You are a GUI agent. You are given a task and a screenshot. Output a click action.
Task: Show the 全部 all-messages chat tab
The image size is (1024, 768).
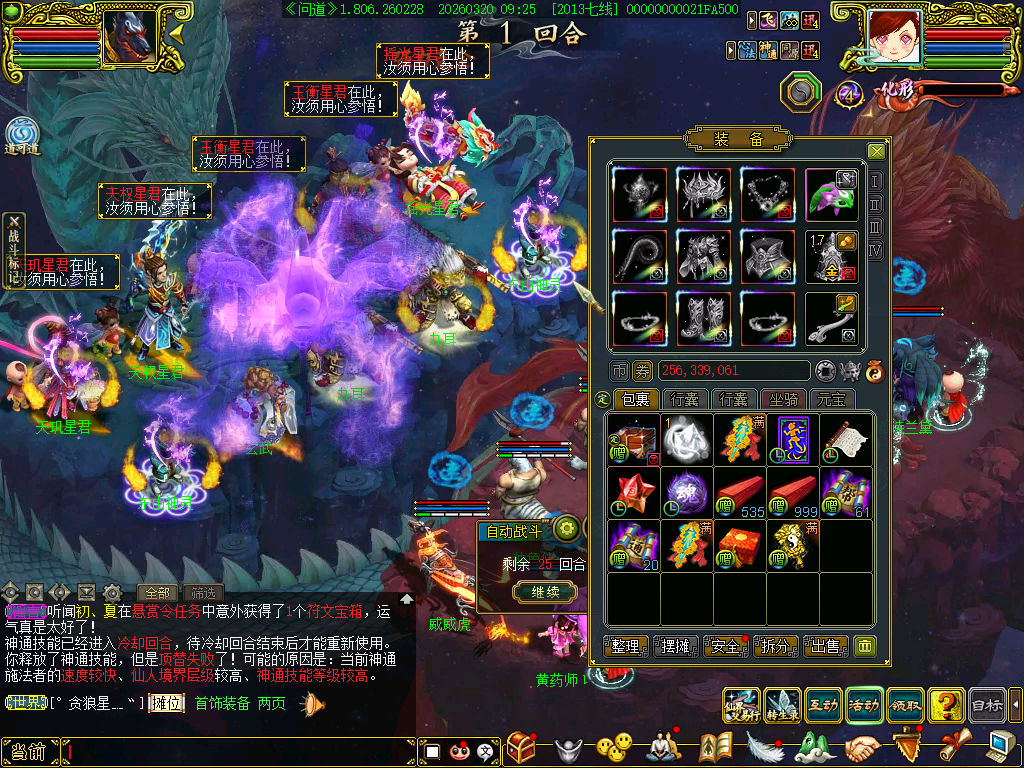[158, 592]
